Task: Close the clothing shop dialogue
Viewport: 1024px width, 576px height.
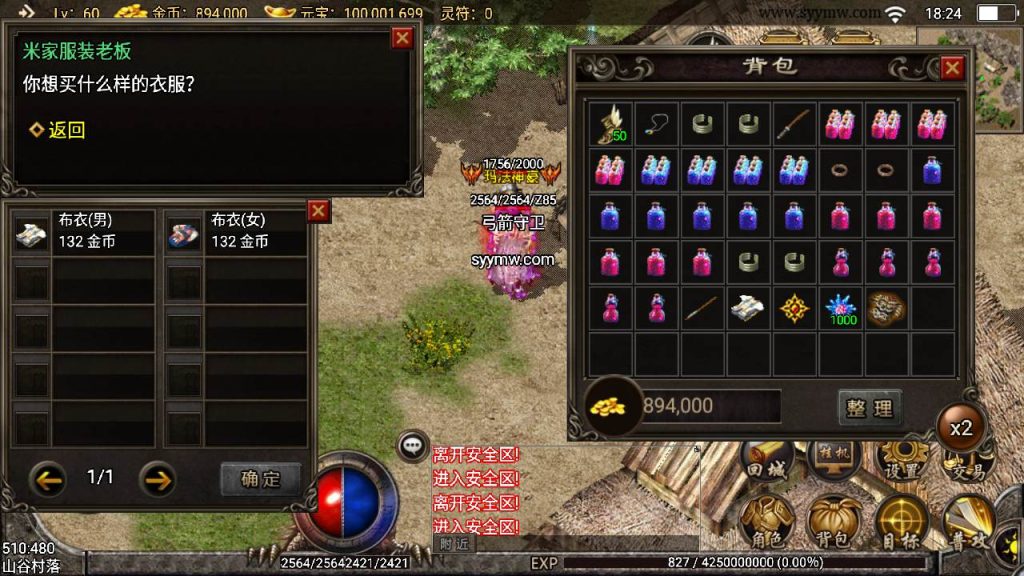Action: click(402, 38)
